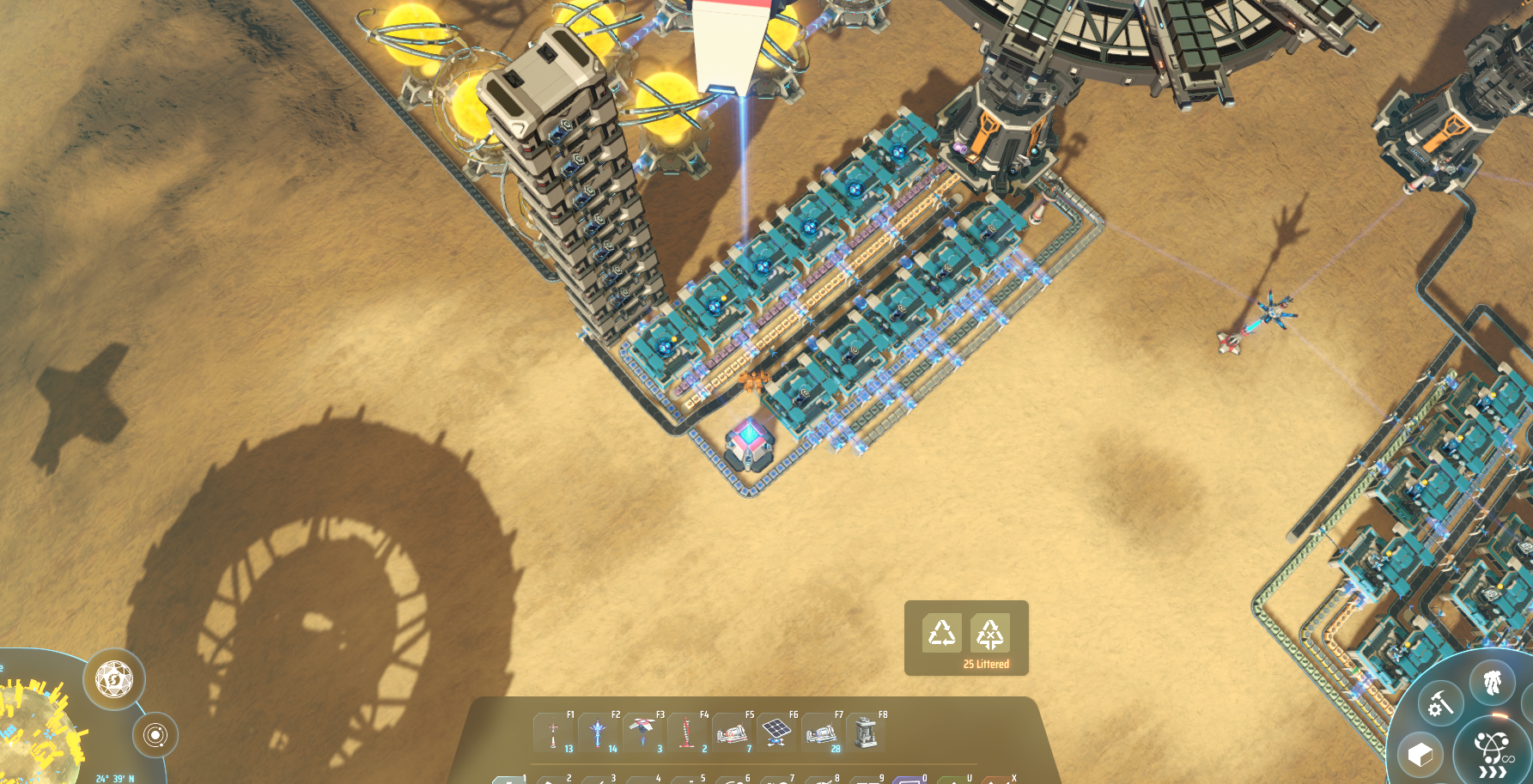
Task: Select the grey tower building in F8
Action: (x=867, y=733)
